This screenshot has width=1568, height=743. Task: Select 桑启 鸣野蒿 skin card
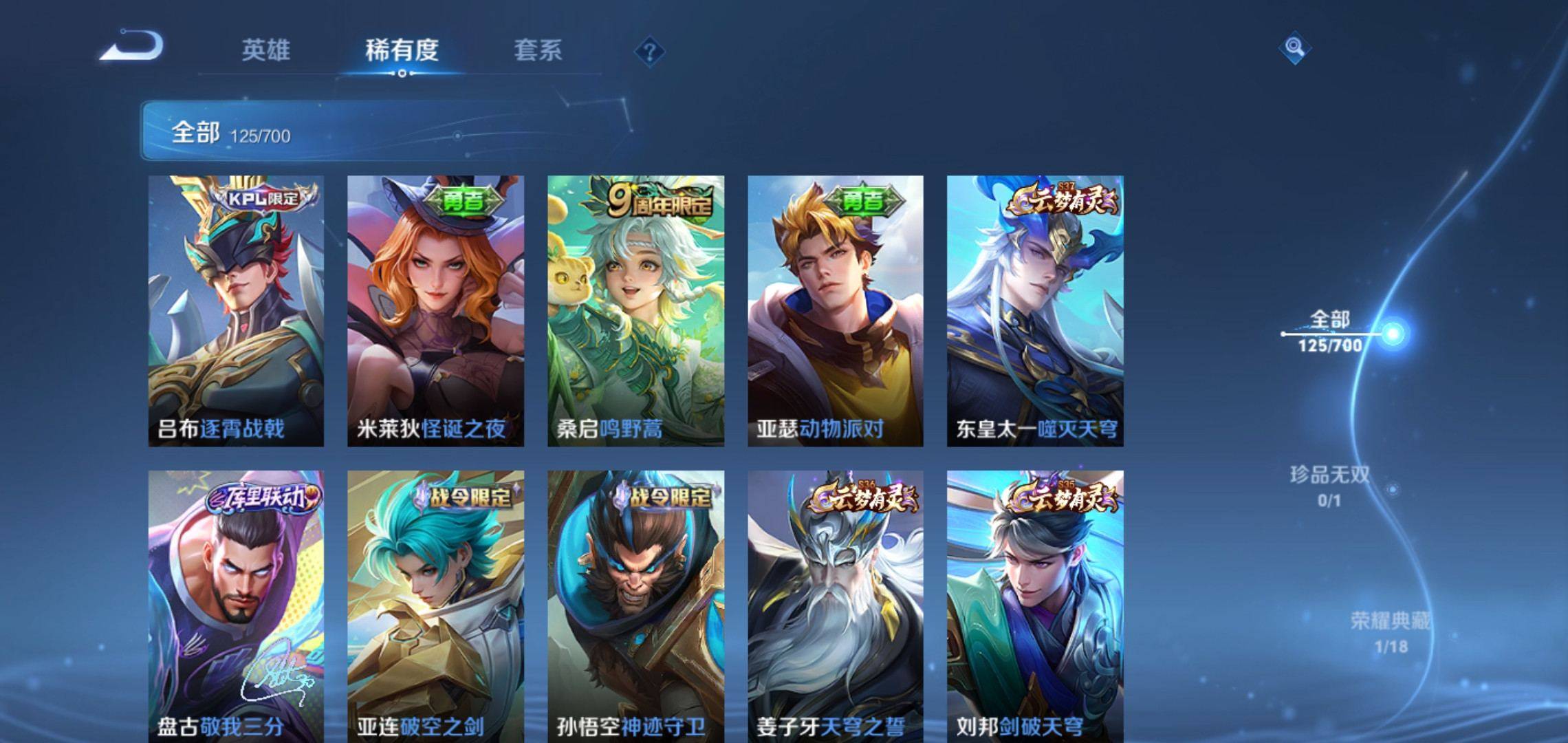tap(635, 311)
